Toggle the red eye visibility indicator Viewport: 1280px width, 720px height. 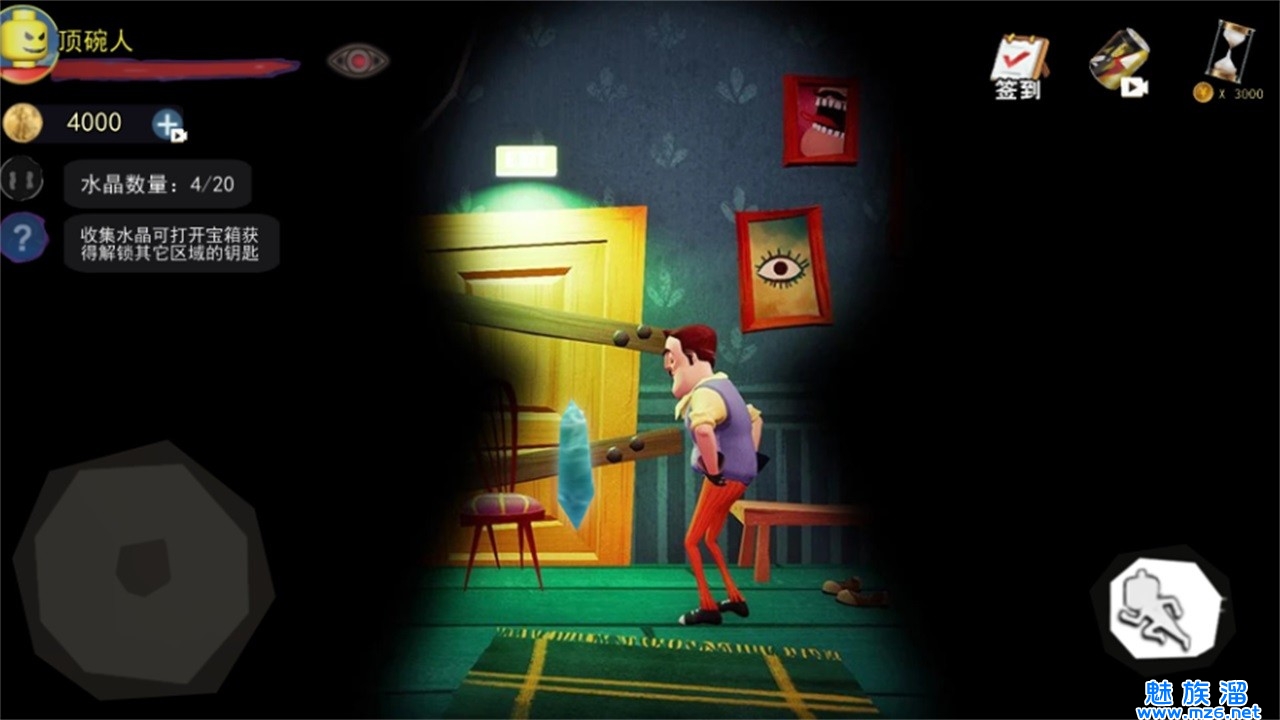(x=358, y=60)
